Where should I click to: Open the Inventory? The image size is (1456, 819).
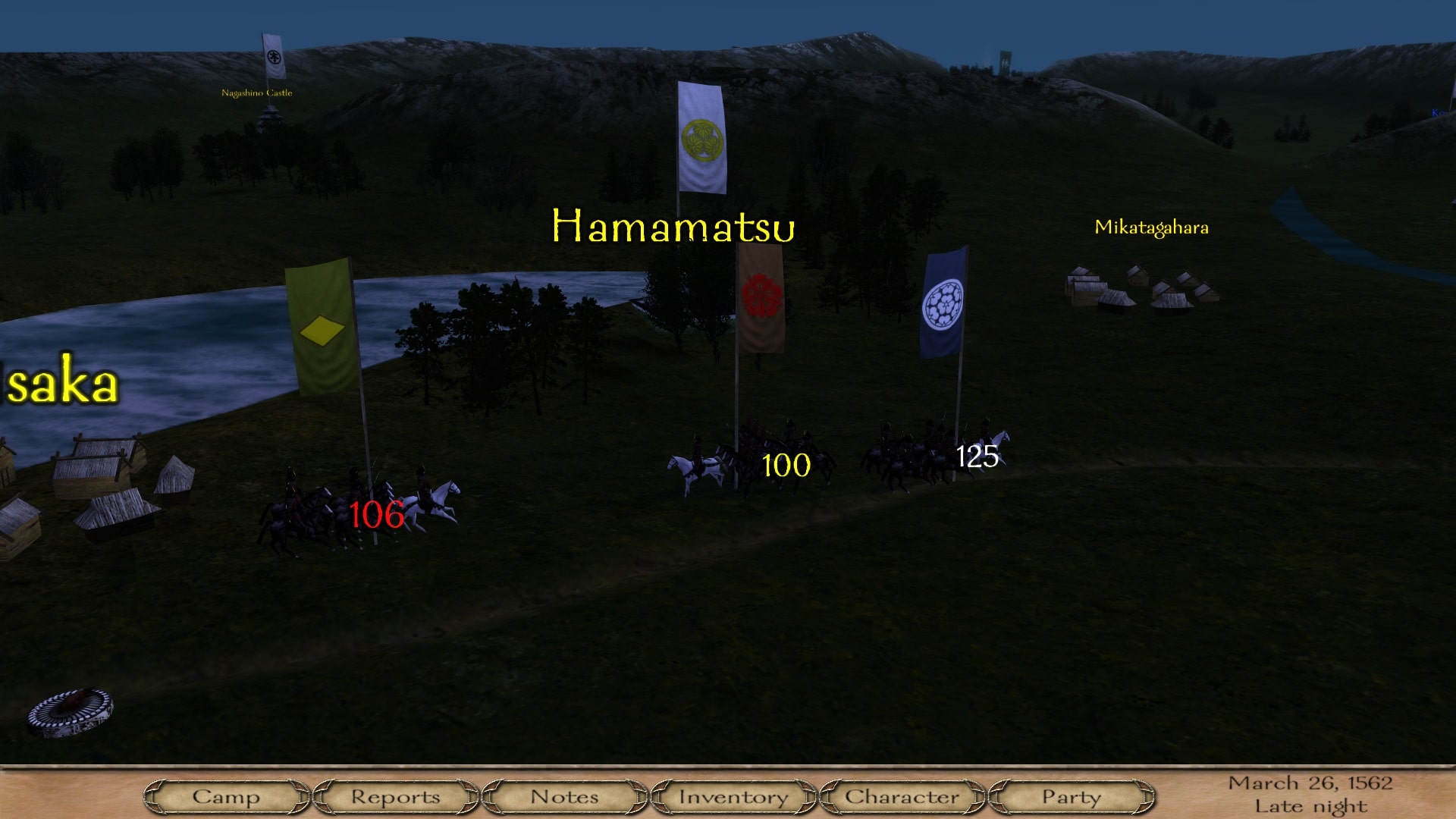pos(733,797)
